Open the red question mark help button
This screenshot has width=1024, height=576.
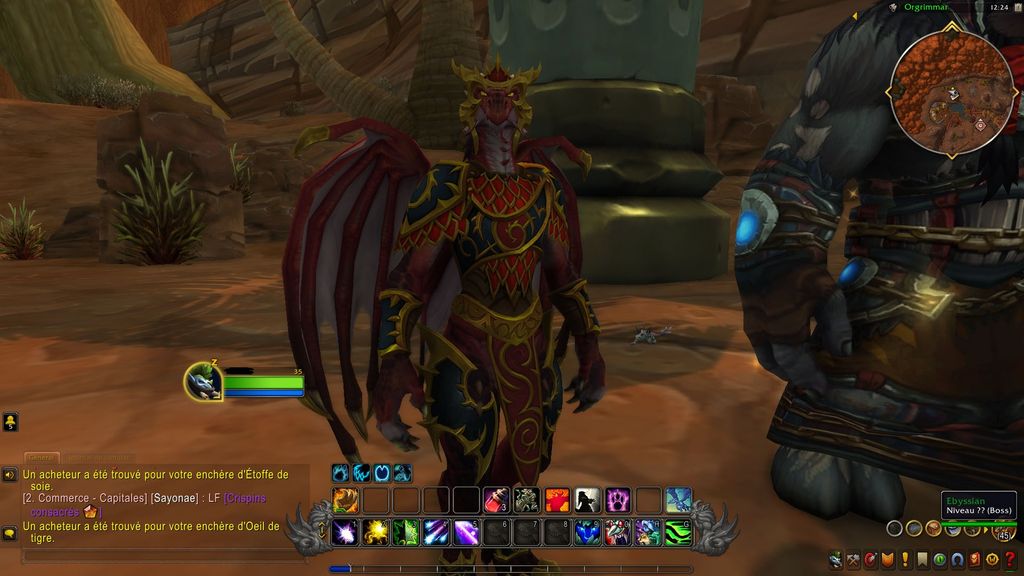1010,560
